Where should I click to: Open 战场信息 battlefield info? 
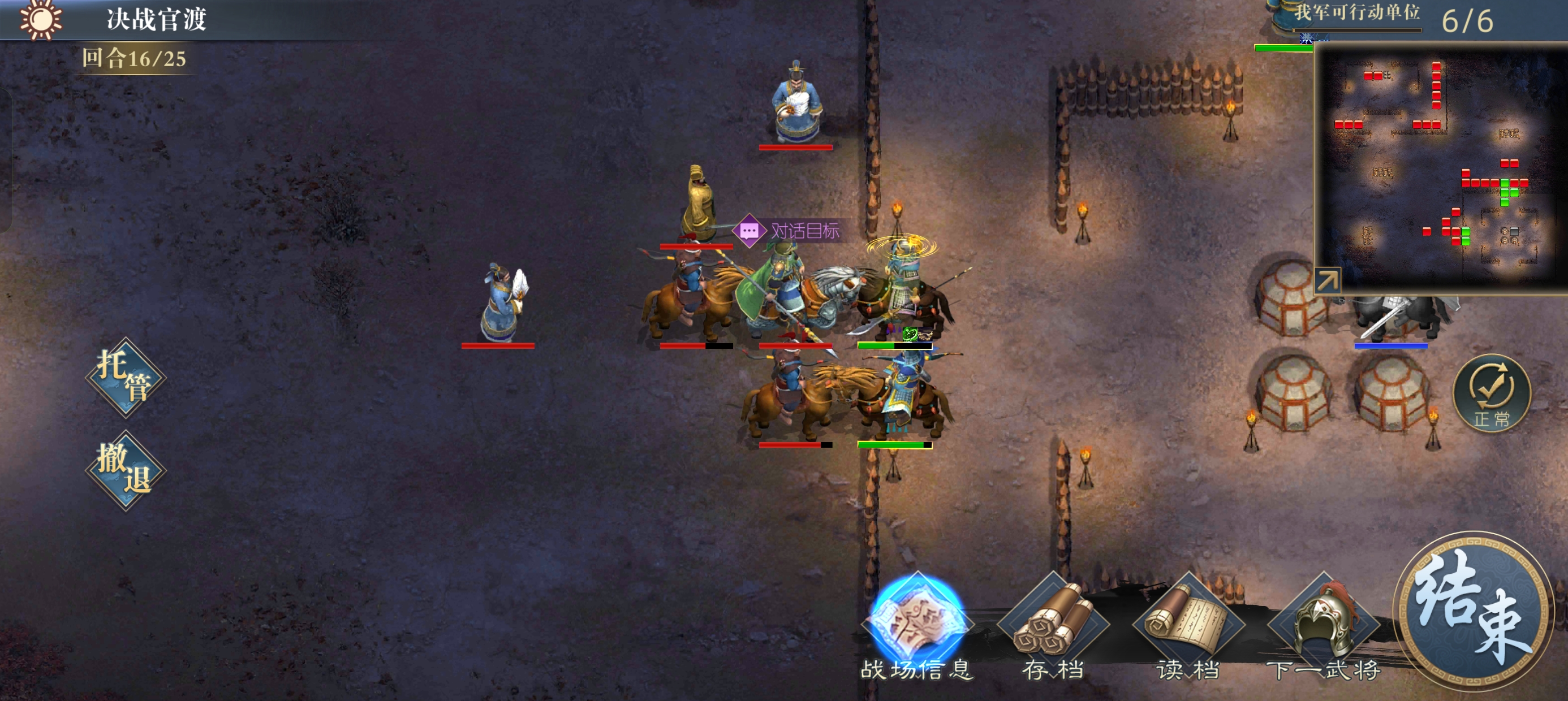917,627
